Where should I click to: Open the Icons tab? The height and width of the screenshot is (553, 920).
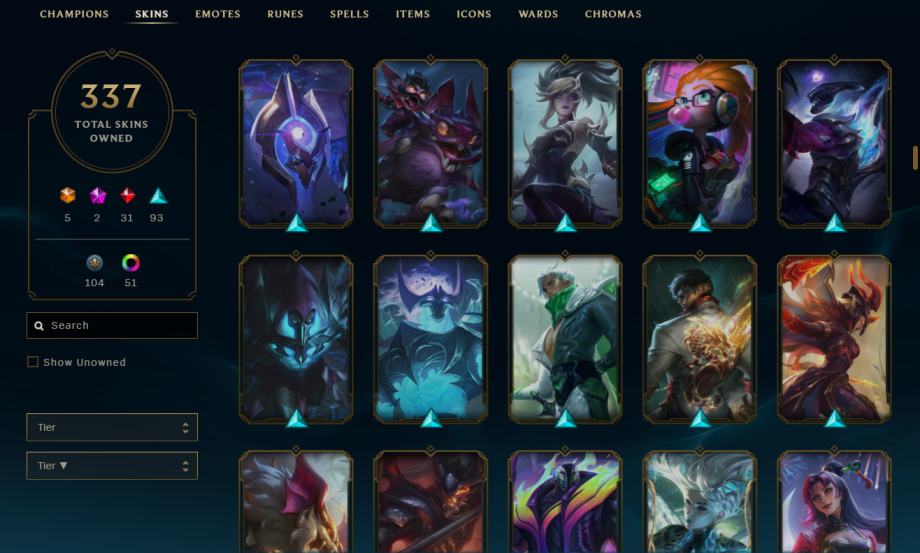(474, 15)
